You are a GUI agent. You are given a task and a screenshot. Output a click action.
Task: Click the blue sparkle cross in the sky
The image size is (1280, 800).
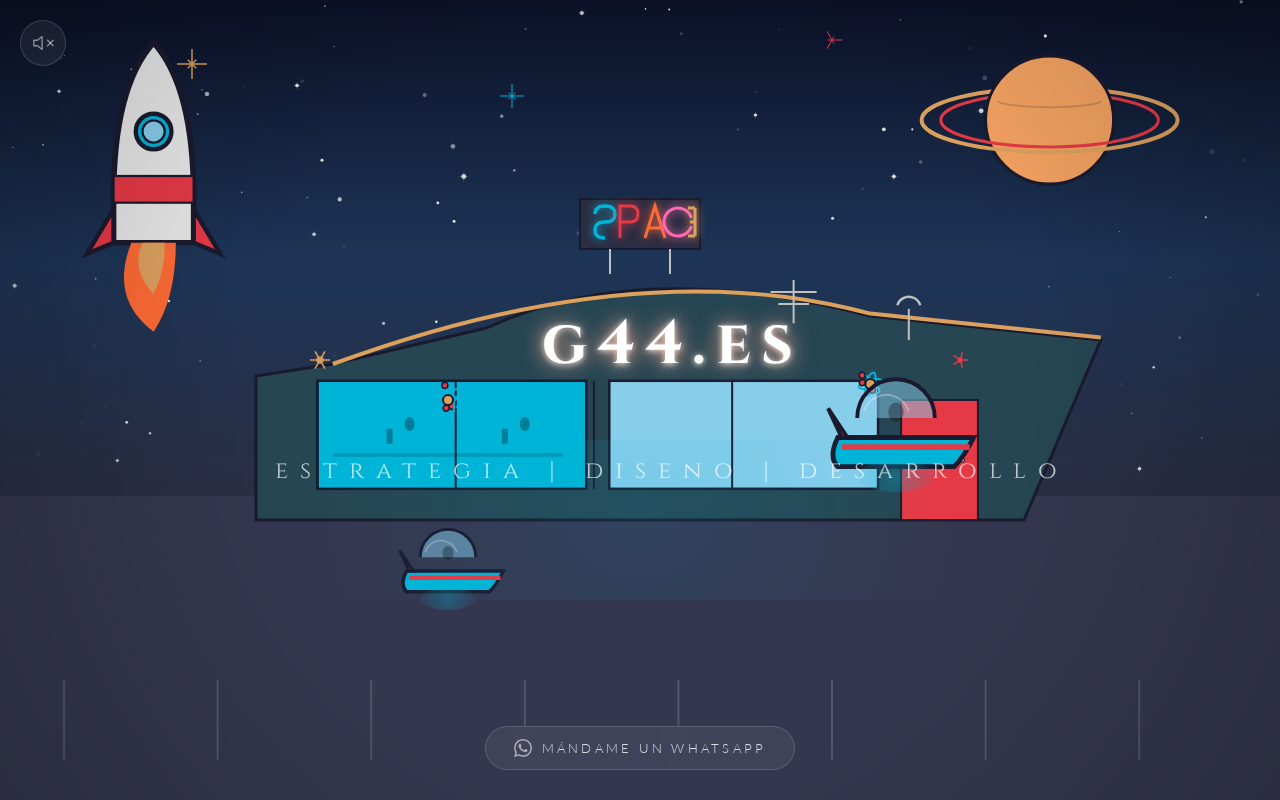click(511, 95)
